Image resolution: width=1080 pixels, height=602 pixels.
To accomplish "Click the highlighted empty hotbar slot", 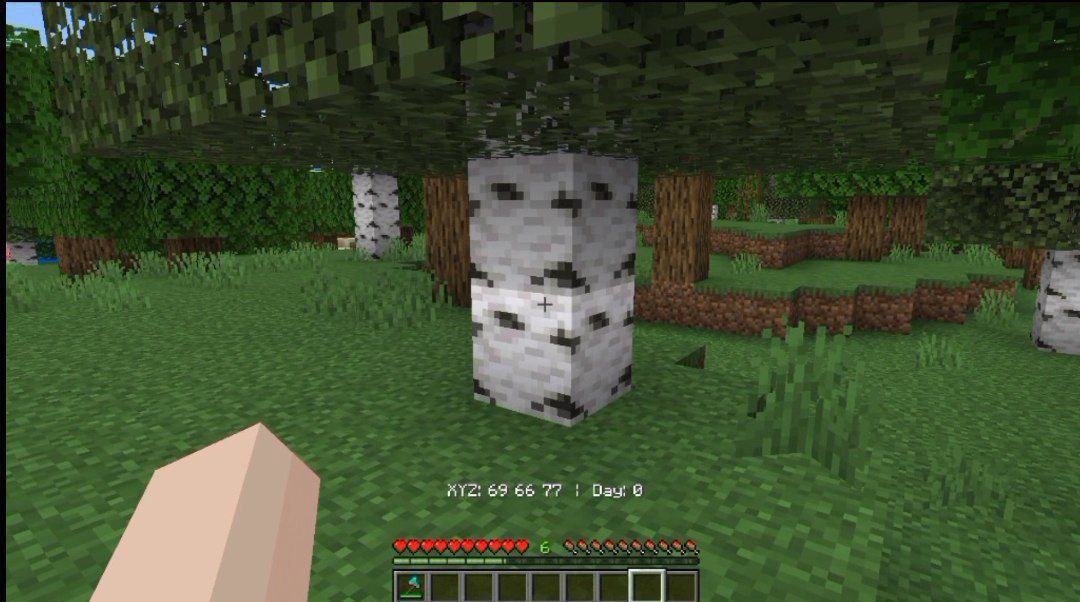I will point(647,586).
